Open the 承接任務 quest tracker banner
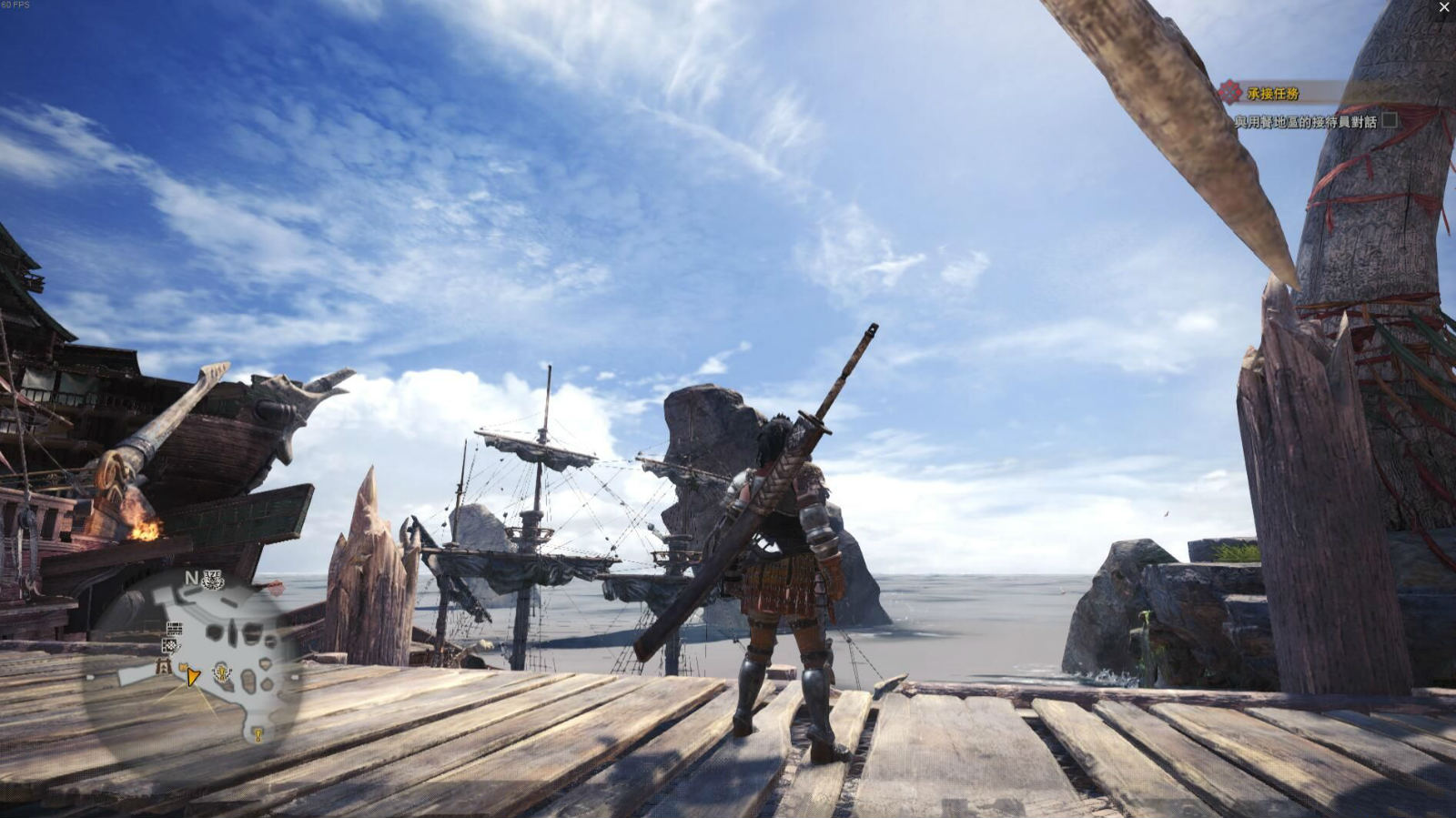 coord(1272,93)
